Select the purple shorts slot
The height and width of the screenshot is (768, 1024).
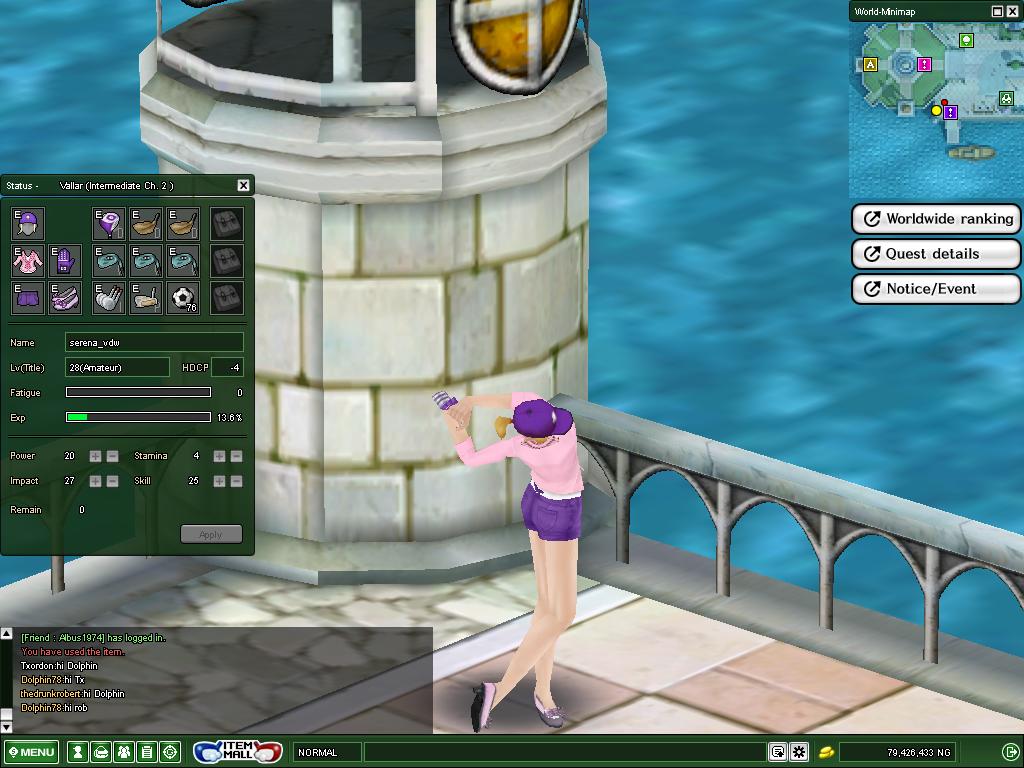27,297
